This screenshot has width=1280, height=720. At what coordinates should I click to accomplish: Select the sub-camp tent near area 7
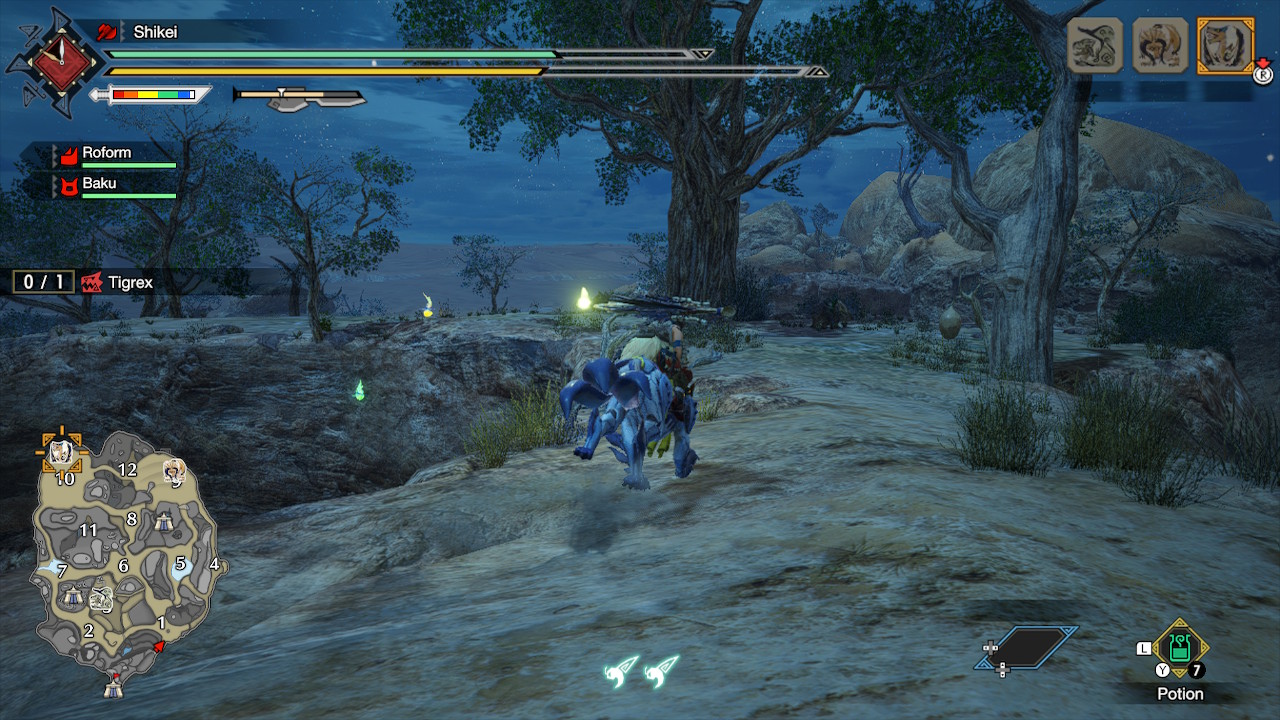(x=72, y=596)
